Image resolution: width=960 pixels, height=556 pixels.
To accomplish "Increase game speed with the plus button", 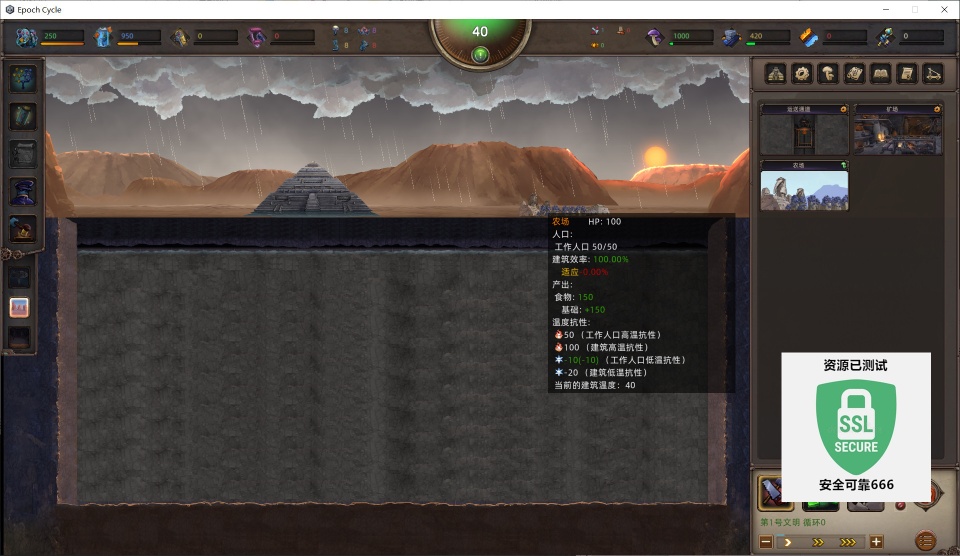I will click(x=876, y=542).
